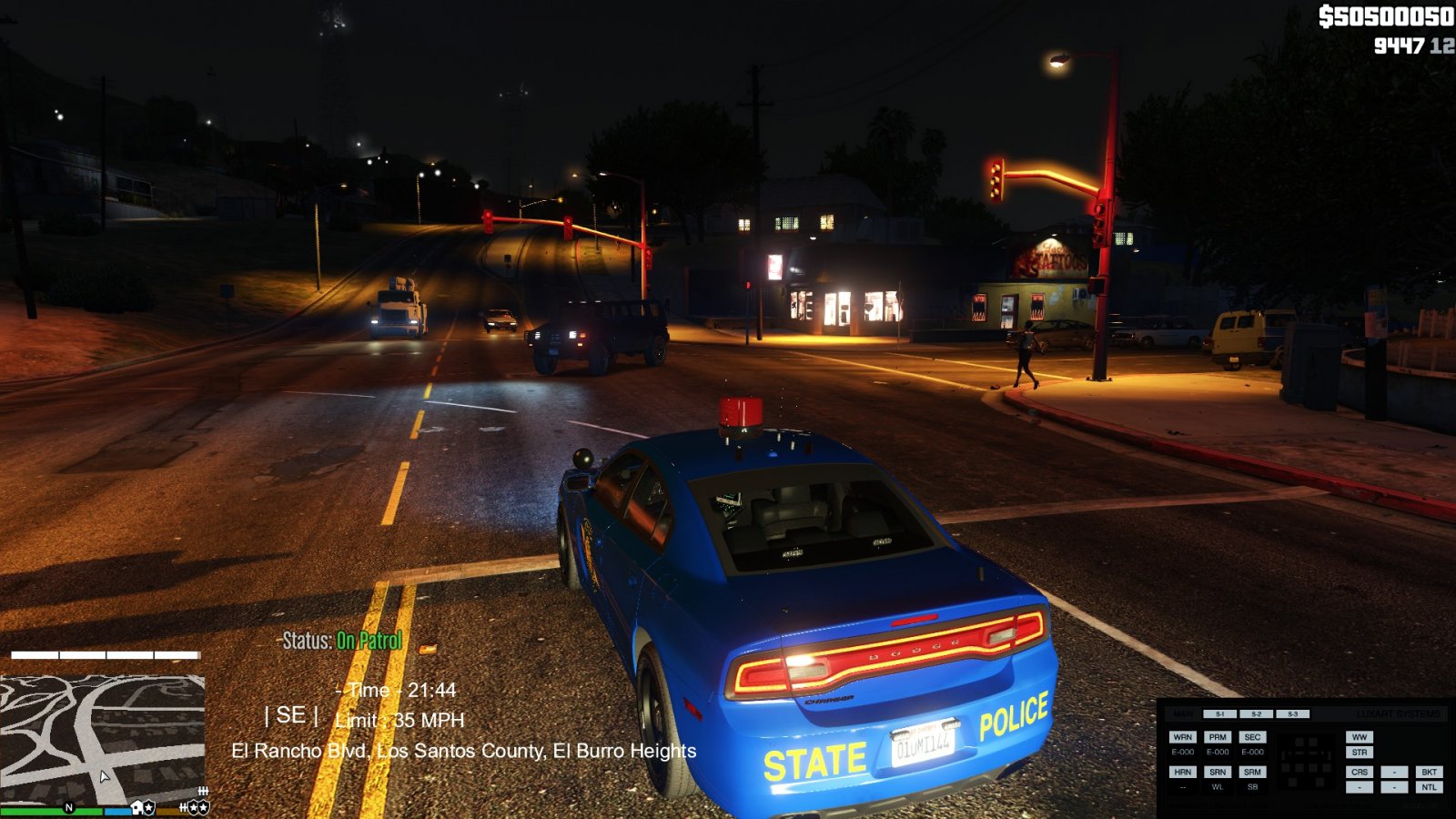Image resolution: width=1456 pixels, height=819 pixels.
Task: Switch on the SEC secondary lights
Action: 1252,737
